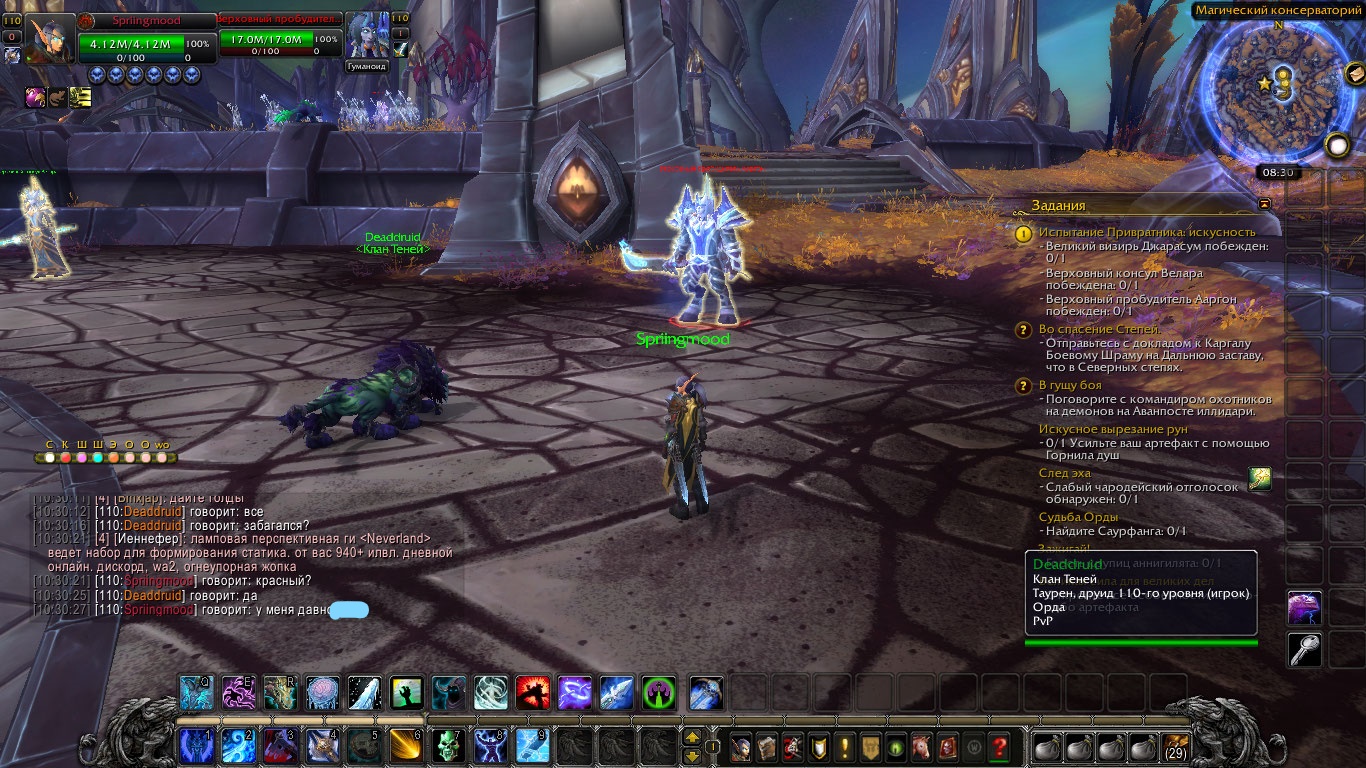Open the mounts collection horse icon
This screenshot has width=1366, height=768.
click(921, 746)
